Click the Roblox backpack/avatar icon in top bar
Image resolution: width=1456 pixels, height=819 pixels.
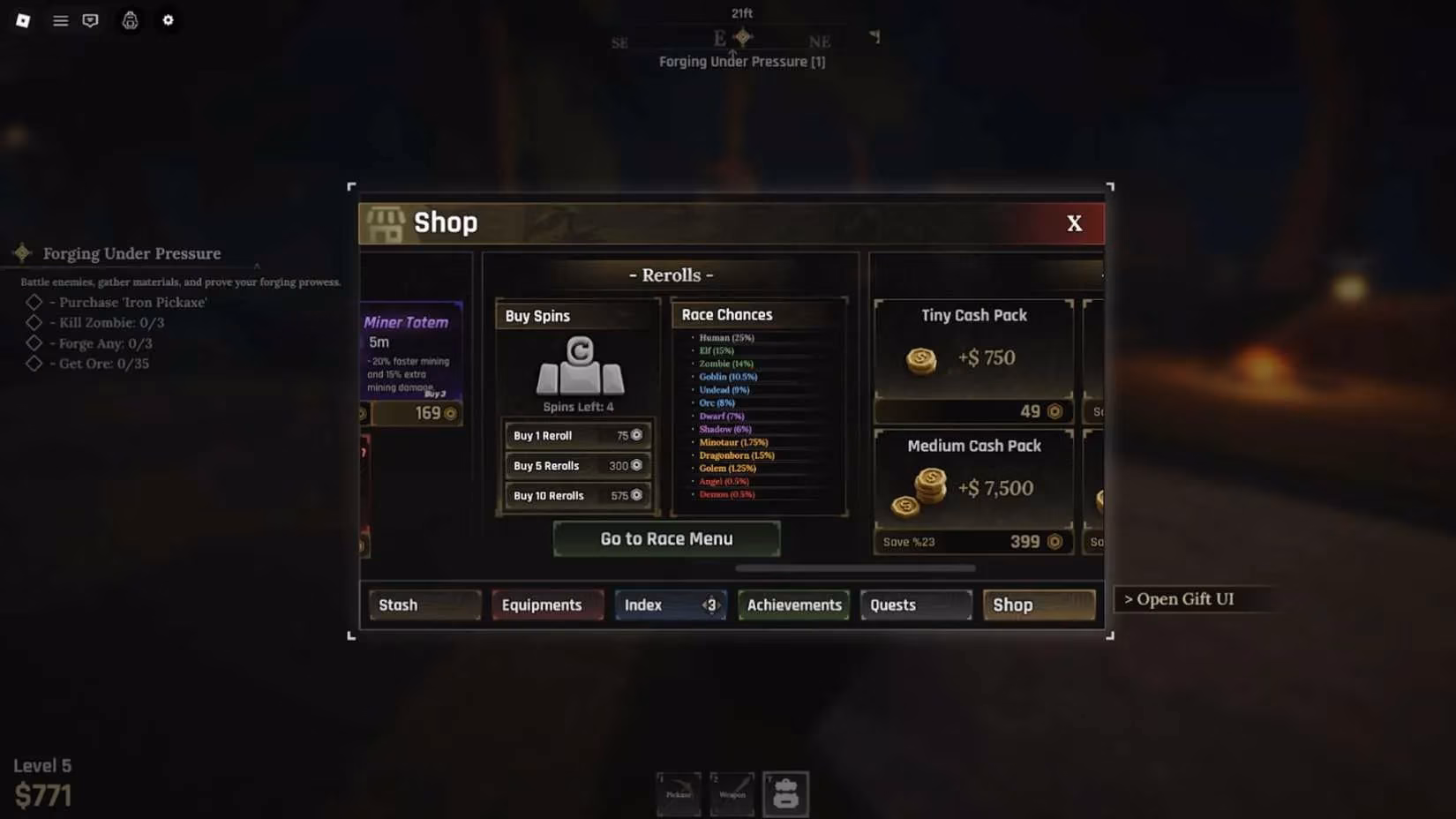tap(130, 20)
